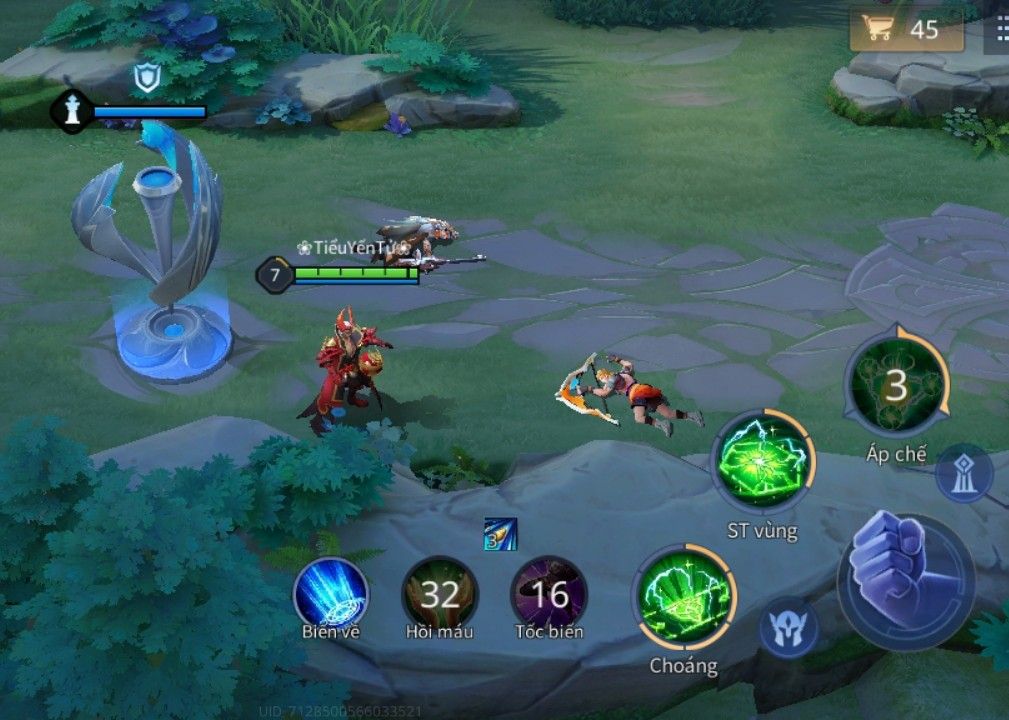Tap the fist basic attack button
Screen dimensions: 1009x720
(x=906, y=581)
